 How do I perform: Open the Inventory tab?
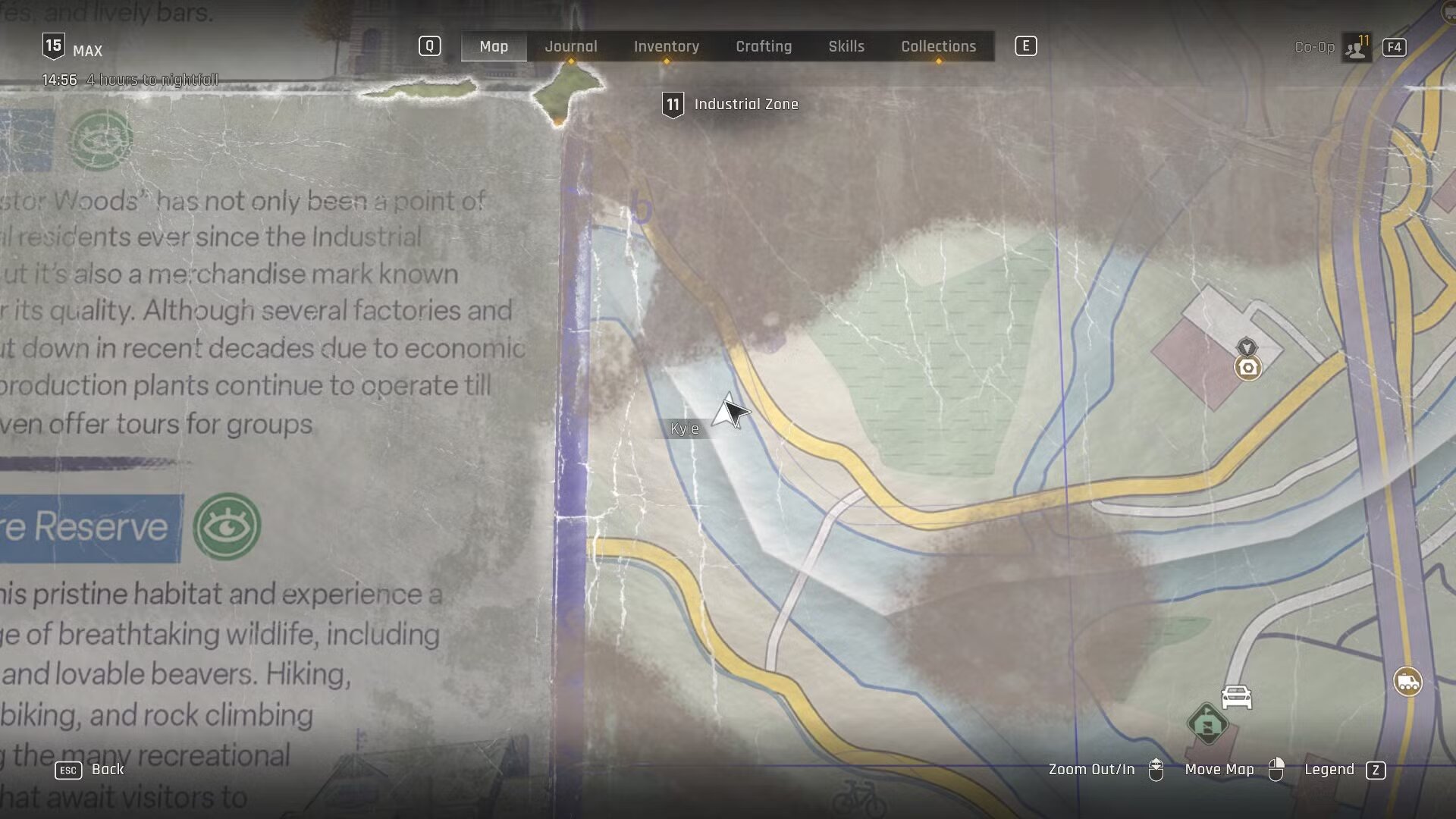[666, 46]
